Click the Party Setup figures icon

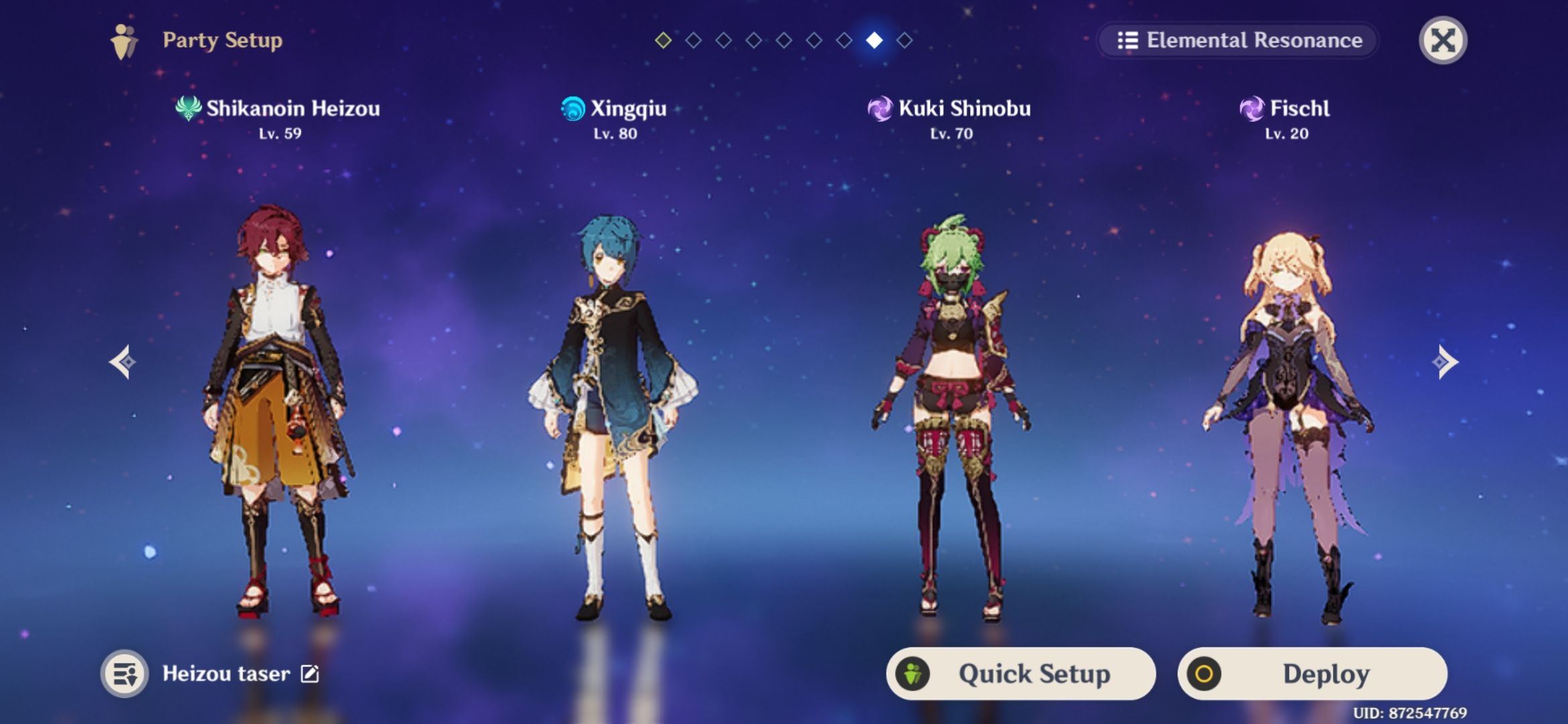123,39
